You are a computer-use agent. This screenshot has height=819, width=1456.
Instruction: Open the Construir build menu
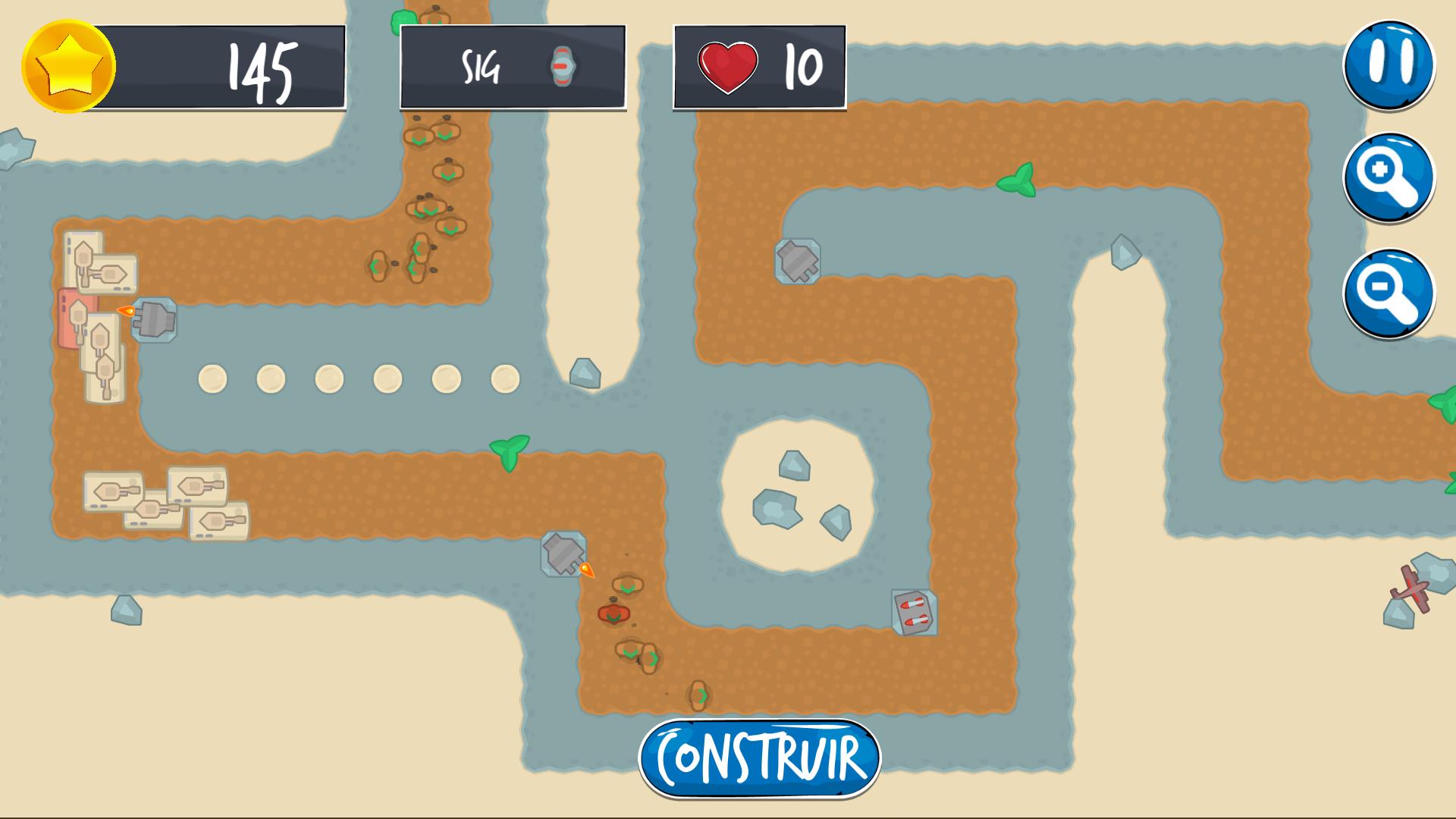pos(759,758)
